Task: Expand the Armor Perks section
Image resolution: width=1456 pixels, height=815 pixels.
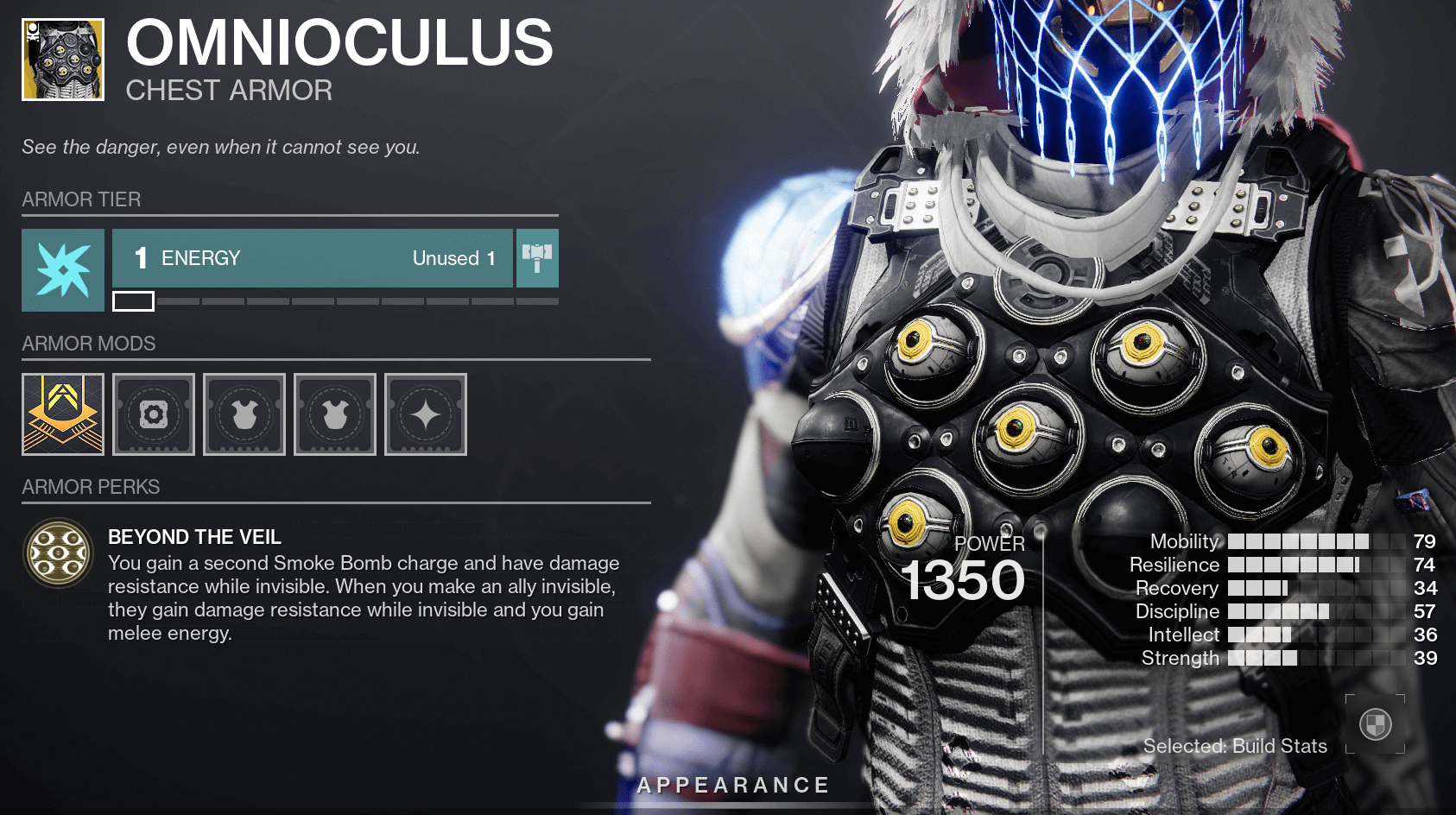Action: tap(90, 487)
